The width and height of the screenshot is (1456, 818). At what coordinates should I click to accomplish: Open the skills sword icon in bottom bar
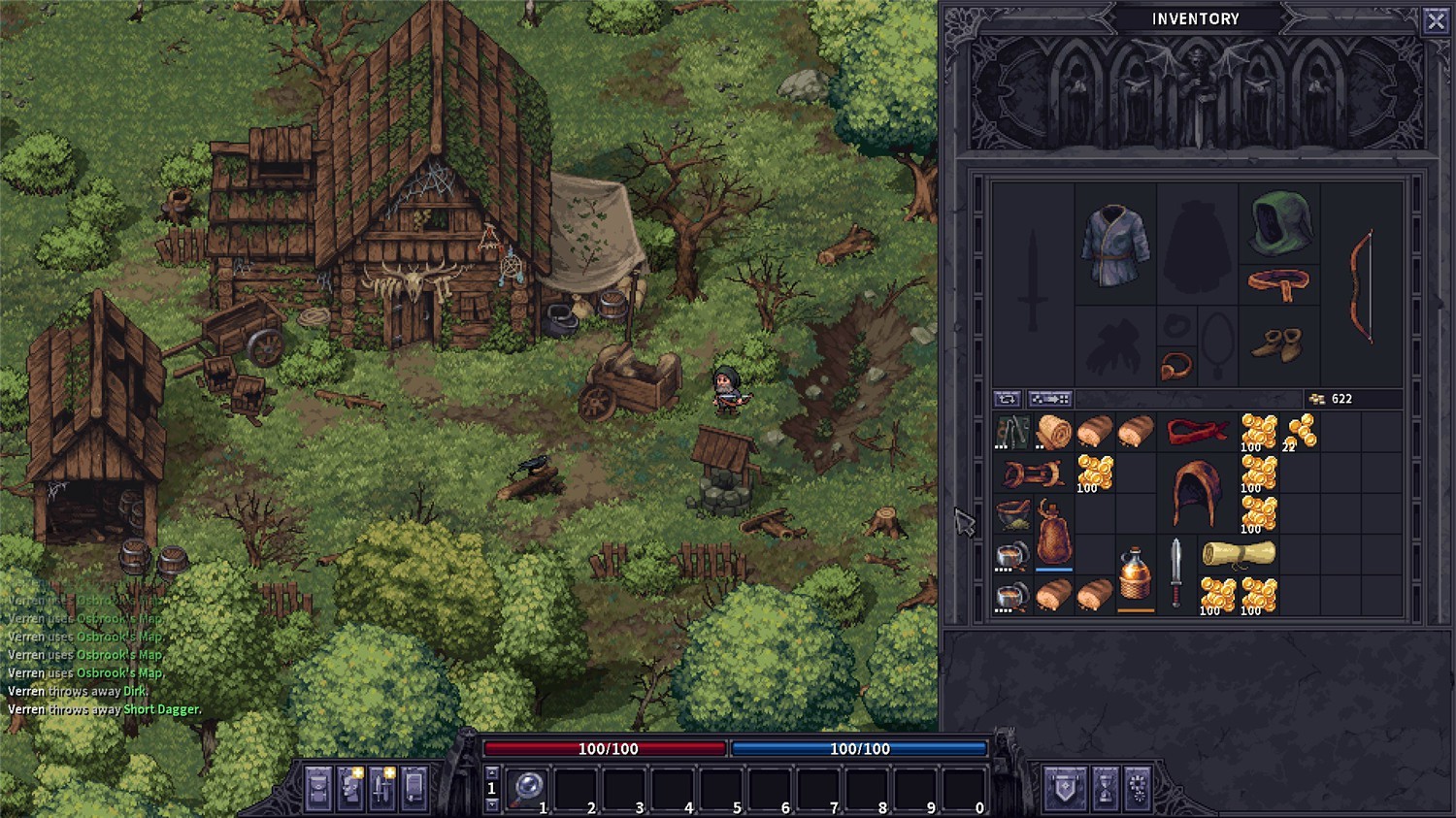point(381,789)
